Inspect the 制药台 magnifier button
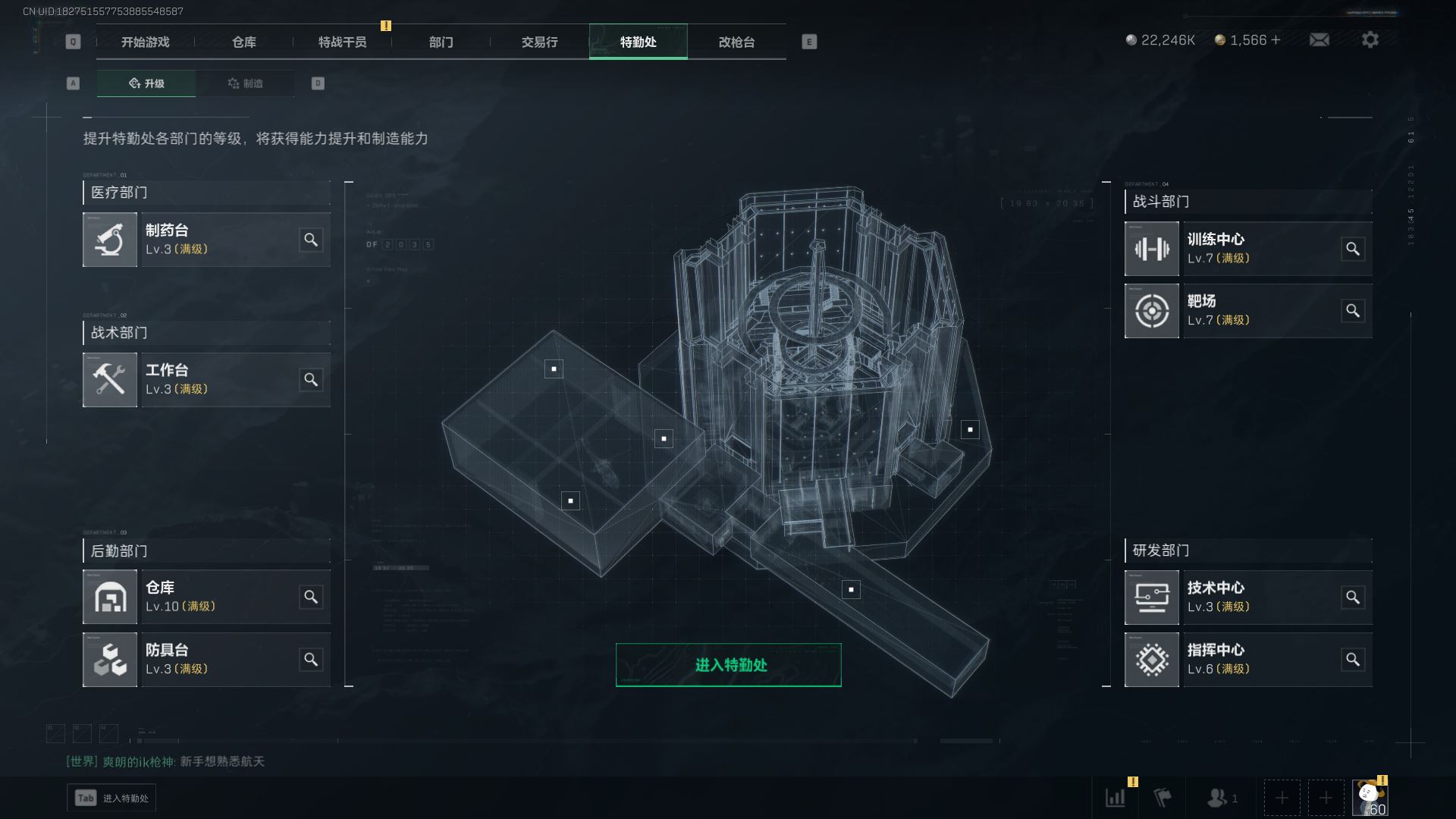 click(x=311, y=240)
